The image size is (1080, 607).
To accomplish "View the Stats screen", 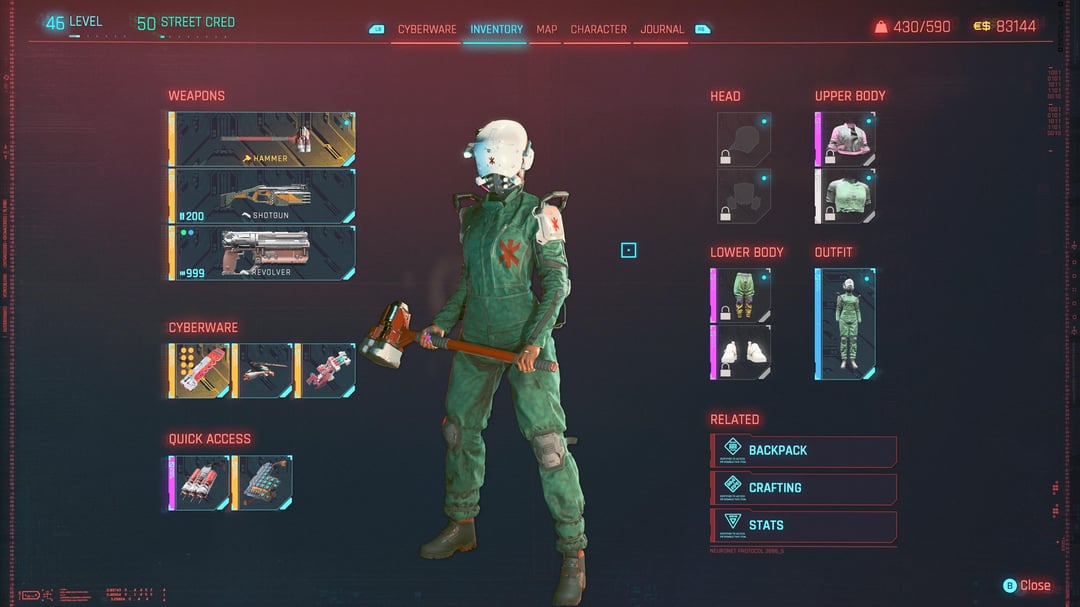I will [x=804, y=525].
